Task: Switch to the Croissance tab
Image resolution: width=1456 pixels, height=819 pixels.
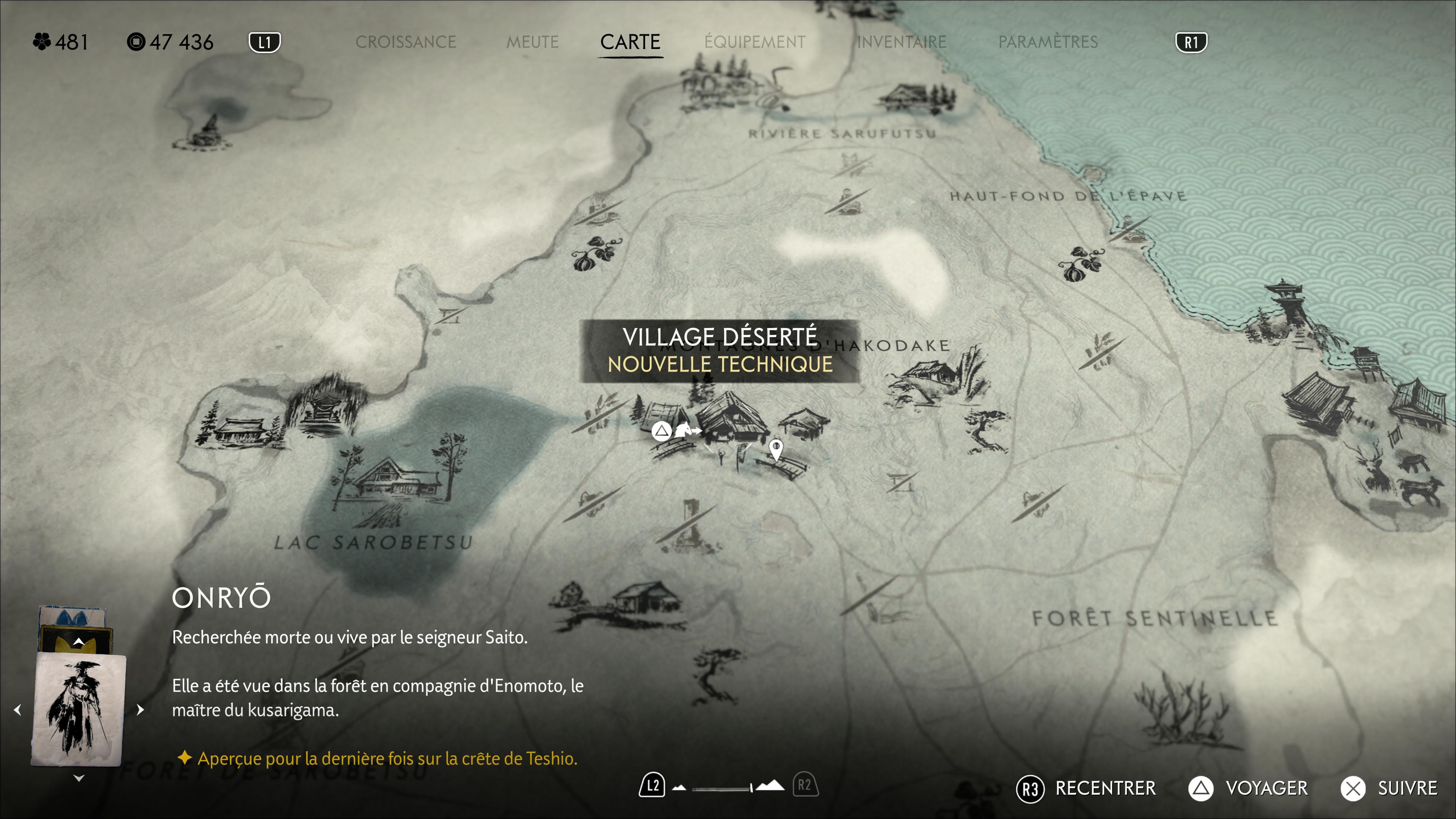Action: [x=405, y=42]
